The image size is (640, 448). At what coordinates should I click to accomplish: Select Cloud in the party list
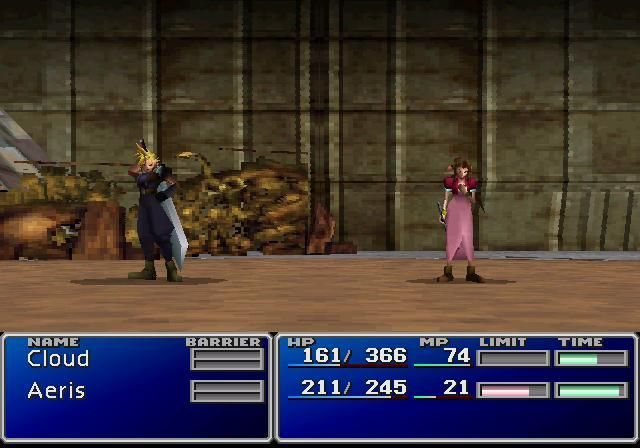pos(58,358)
